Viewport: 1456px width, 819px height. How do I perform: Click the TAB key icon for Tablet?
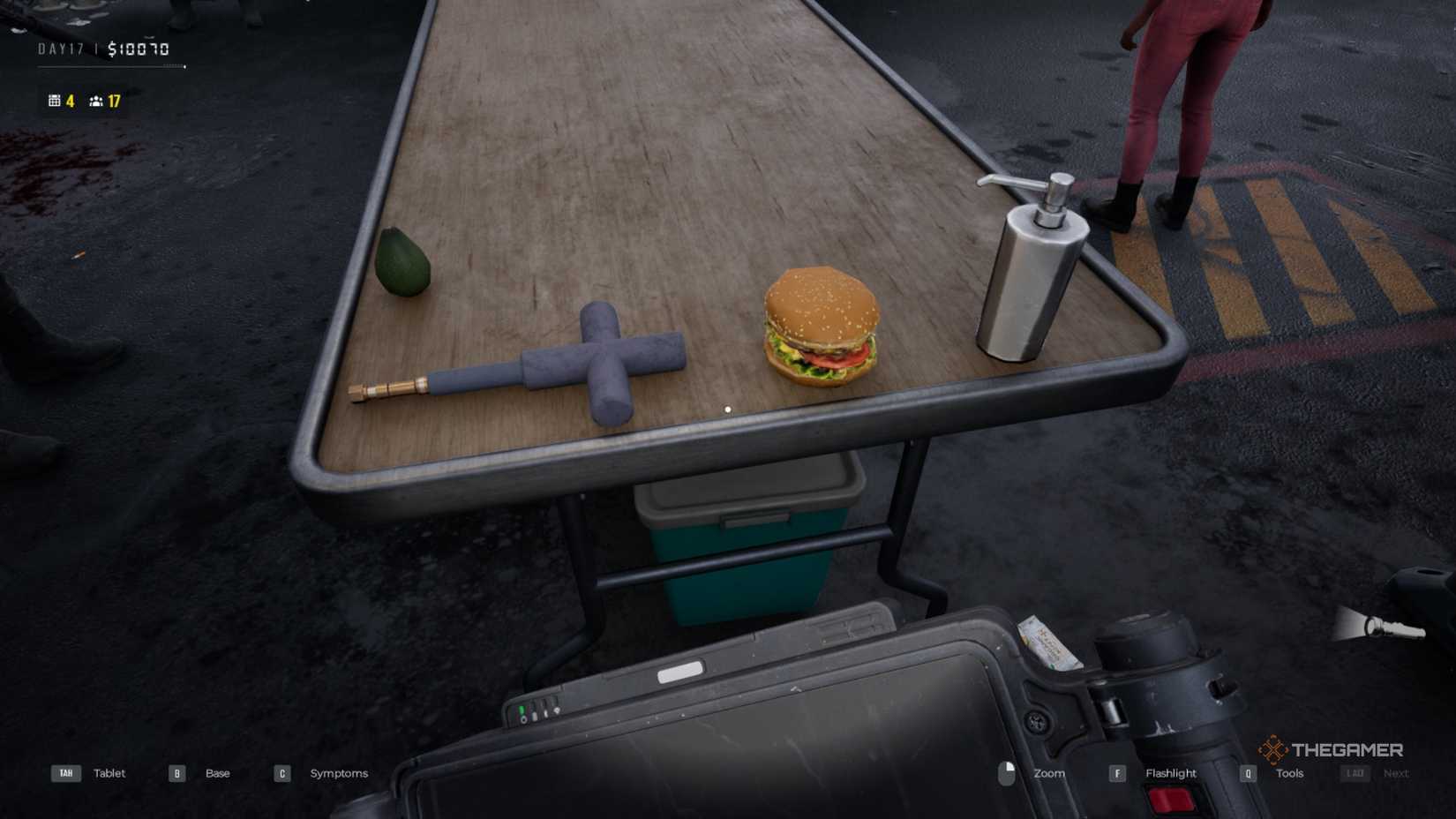pyautogui.click(x=65, y=773)
